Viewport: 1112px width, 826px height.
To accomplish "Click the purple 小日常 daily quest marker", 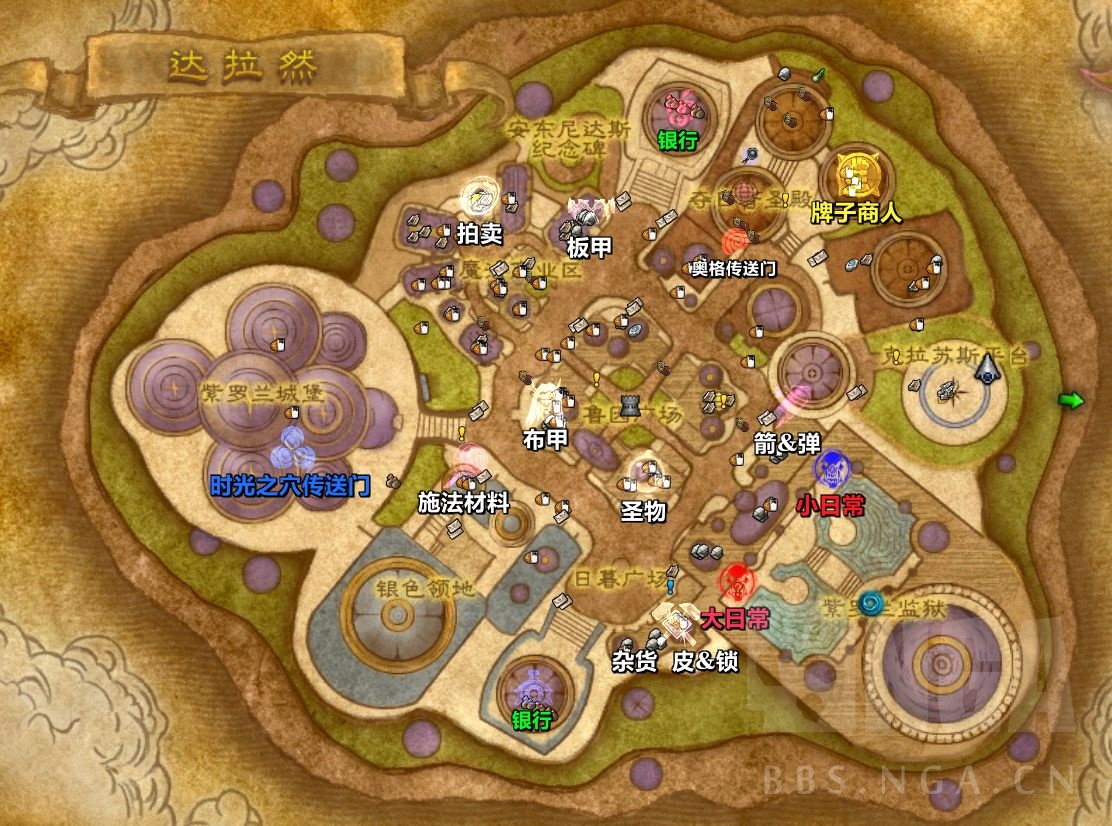I will (x=831, y=468).
